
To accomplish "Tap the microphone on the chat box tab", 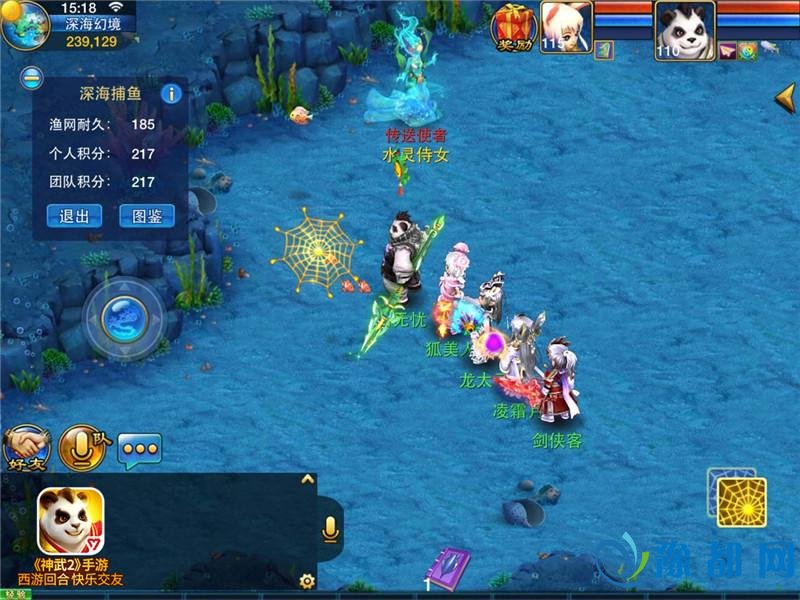I will click(x=329, y=529).
